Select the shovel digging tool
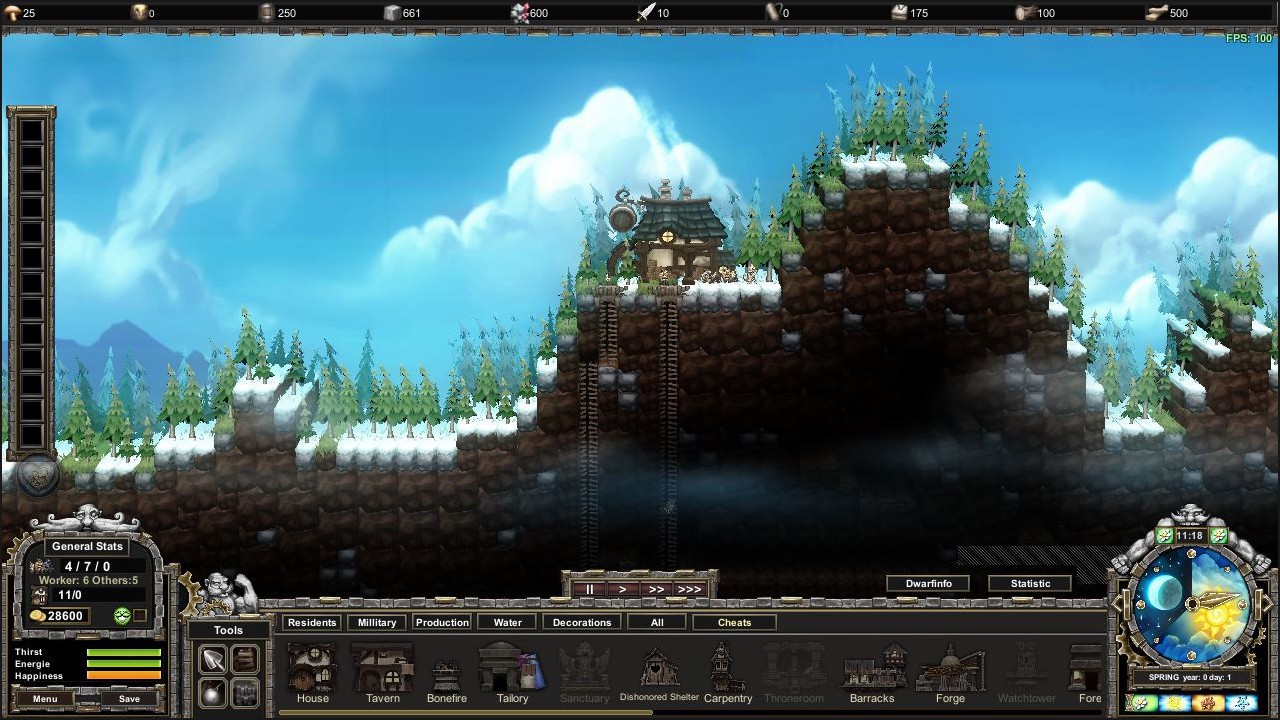 click(211, 660)
